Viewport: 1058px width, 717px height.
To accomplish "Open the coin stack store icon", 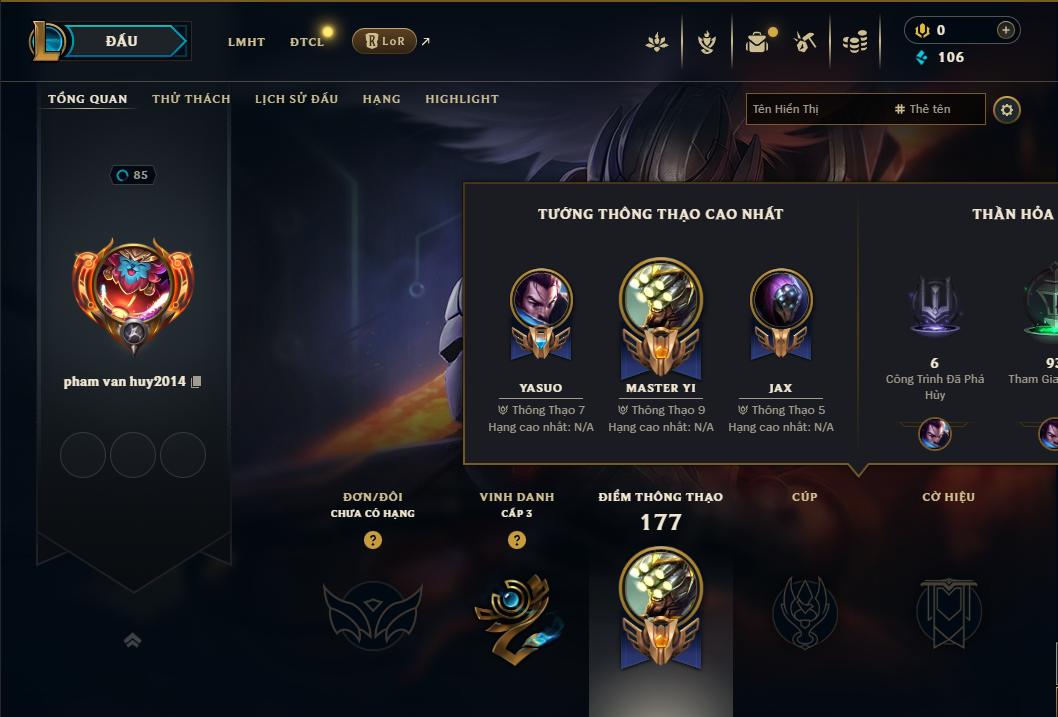I will 854,42.
